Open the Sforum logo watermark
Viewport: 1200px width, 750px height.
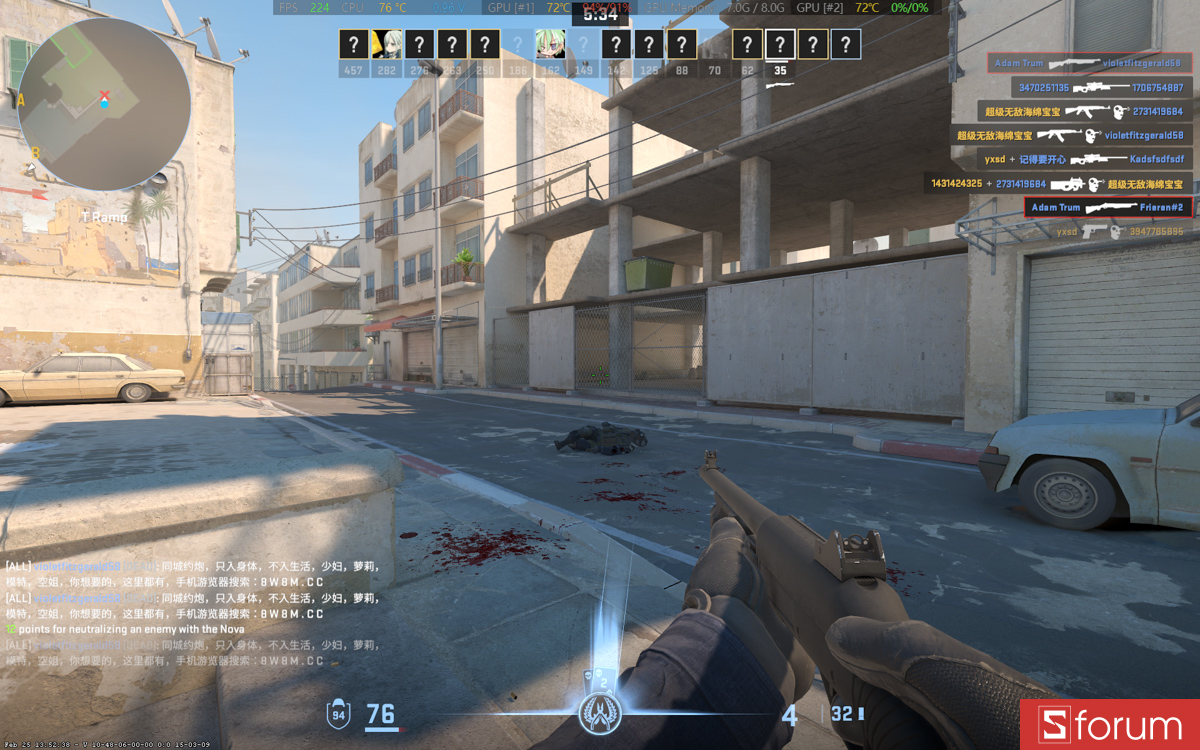coord(1109,725)
